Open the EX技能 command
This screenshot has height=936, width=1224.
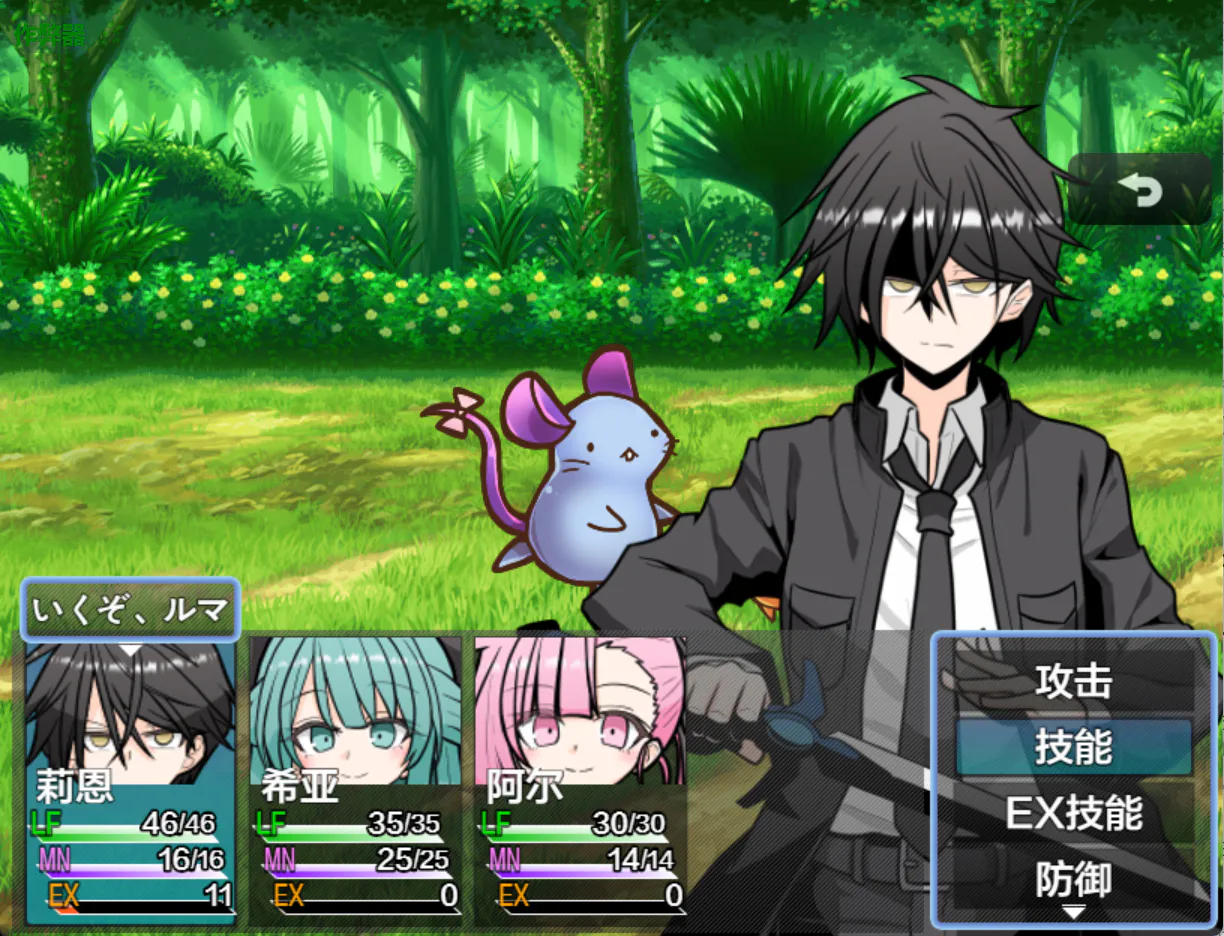point(1073,814)
